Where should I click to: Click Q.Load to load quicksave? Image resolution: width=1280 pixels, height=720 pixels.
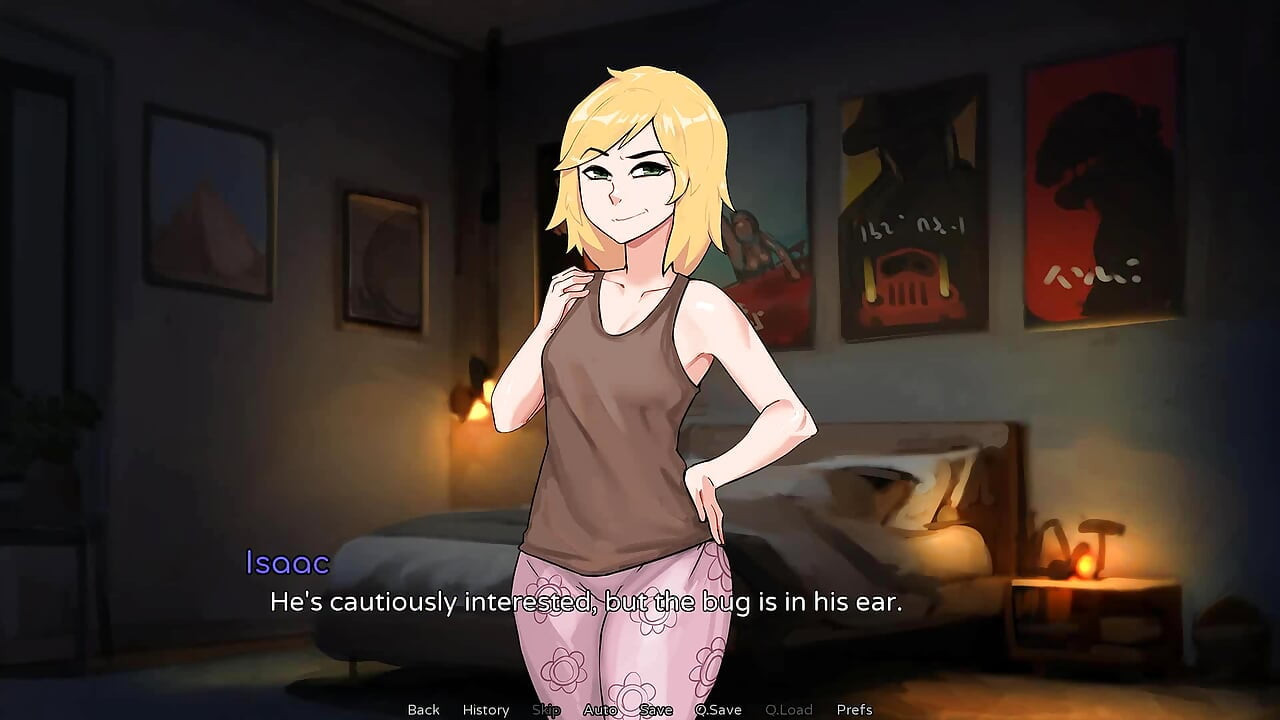tap(787, 709)
